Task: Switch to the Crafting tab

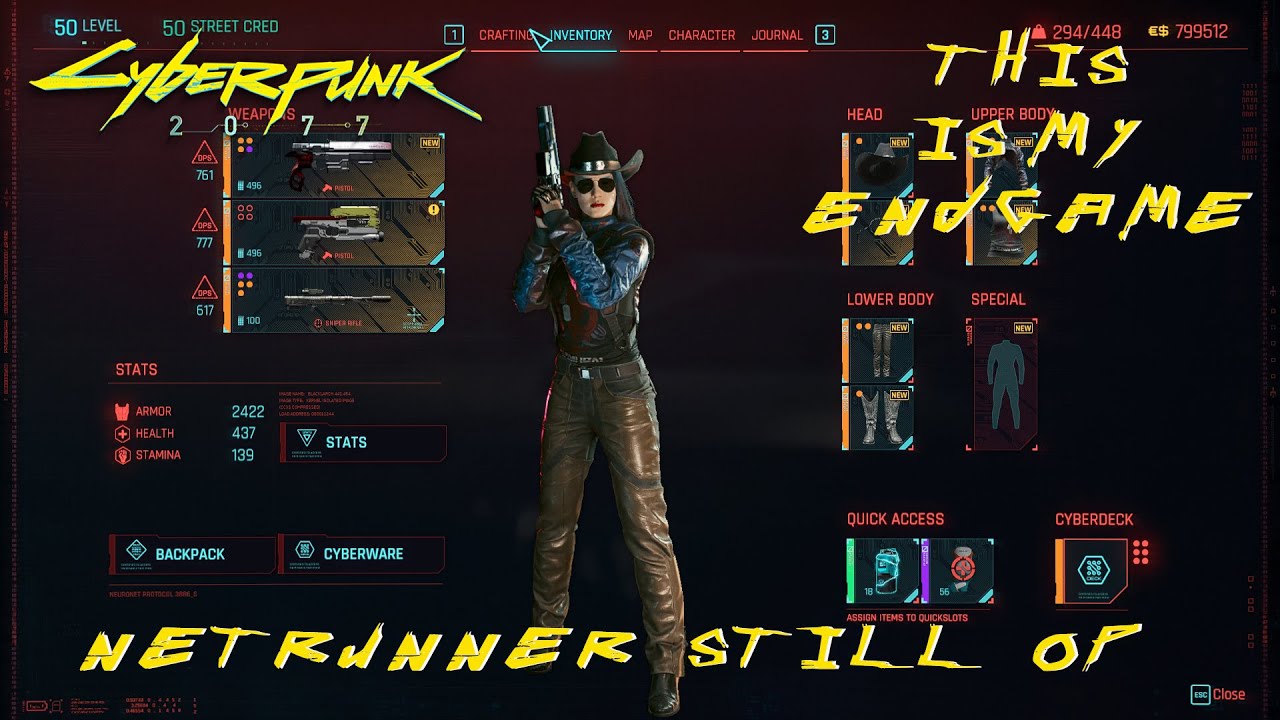Action: click(x=508, y=34)
